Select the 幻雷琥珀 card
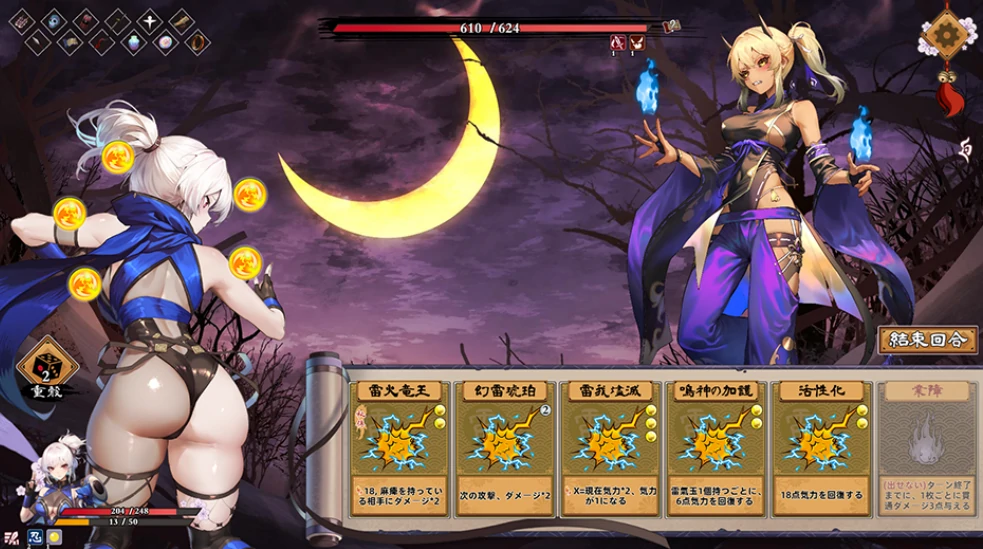983x549 pixels. (503, 445)
